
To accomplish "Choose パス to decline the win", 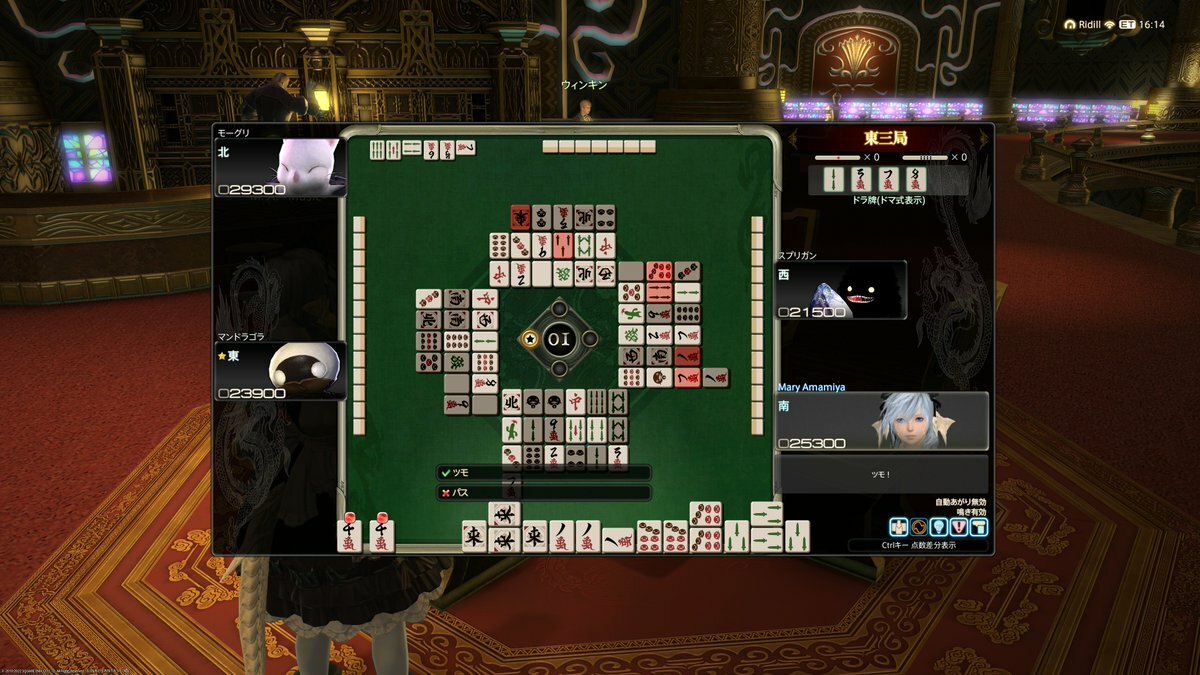I will point(543,493).
